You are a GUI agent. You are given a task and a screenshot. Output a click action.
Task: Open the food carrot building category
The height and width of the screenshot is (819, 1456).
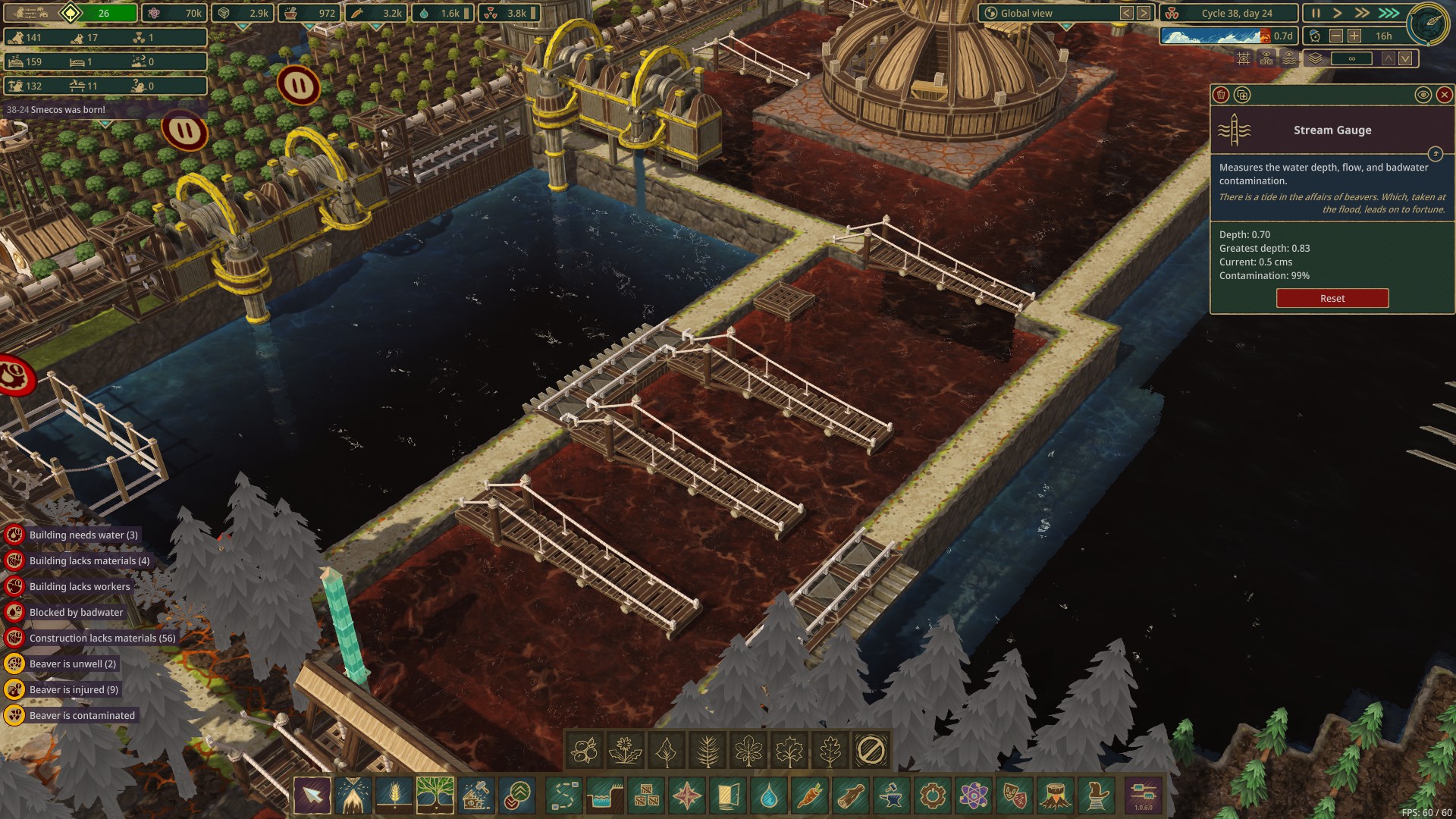tap(809, 795)
